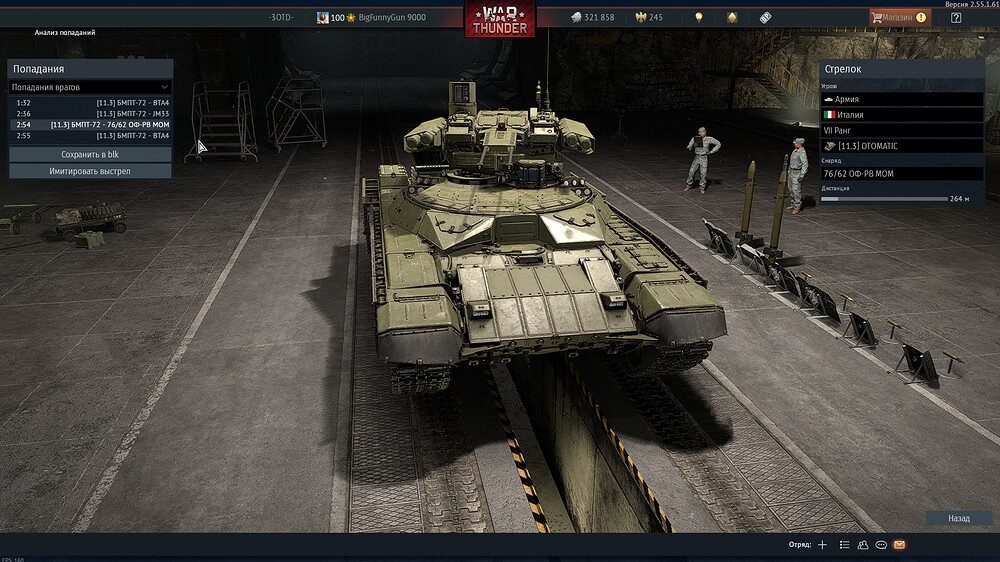Open the orange mail envelope icon
The height and width of the screenshot is (562, 1000).
coord(899,545)
